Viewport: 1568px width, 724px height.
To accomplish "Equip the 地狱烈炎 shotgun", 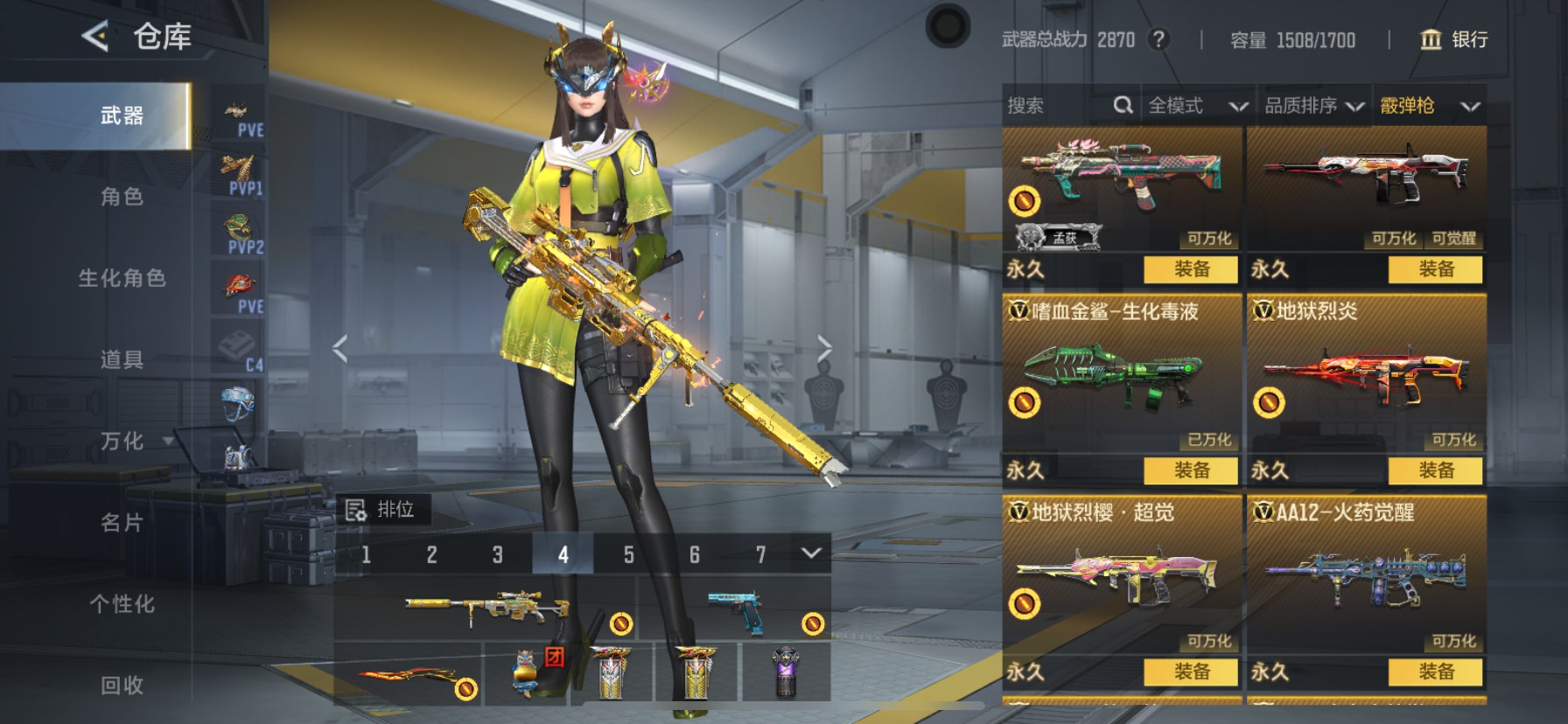I will (1435, 470).
